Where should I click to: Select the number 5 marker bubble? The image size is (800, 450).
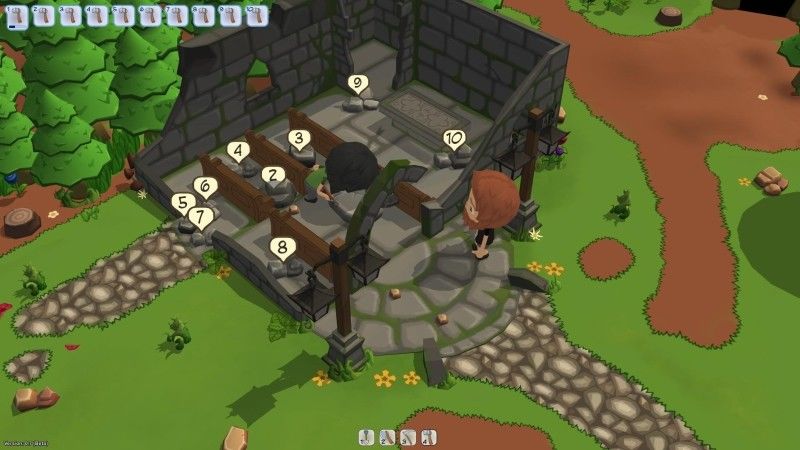[182, 201]
